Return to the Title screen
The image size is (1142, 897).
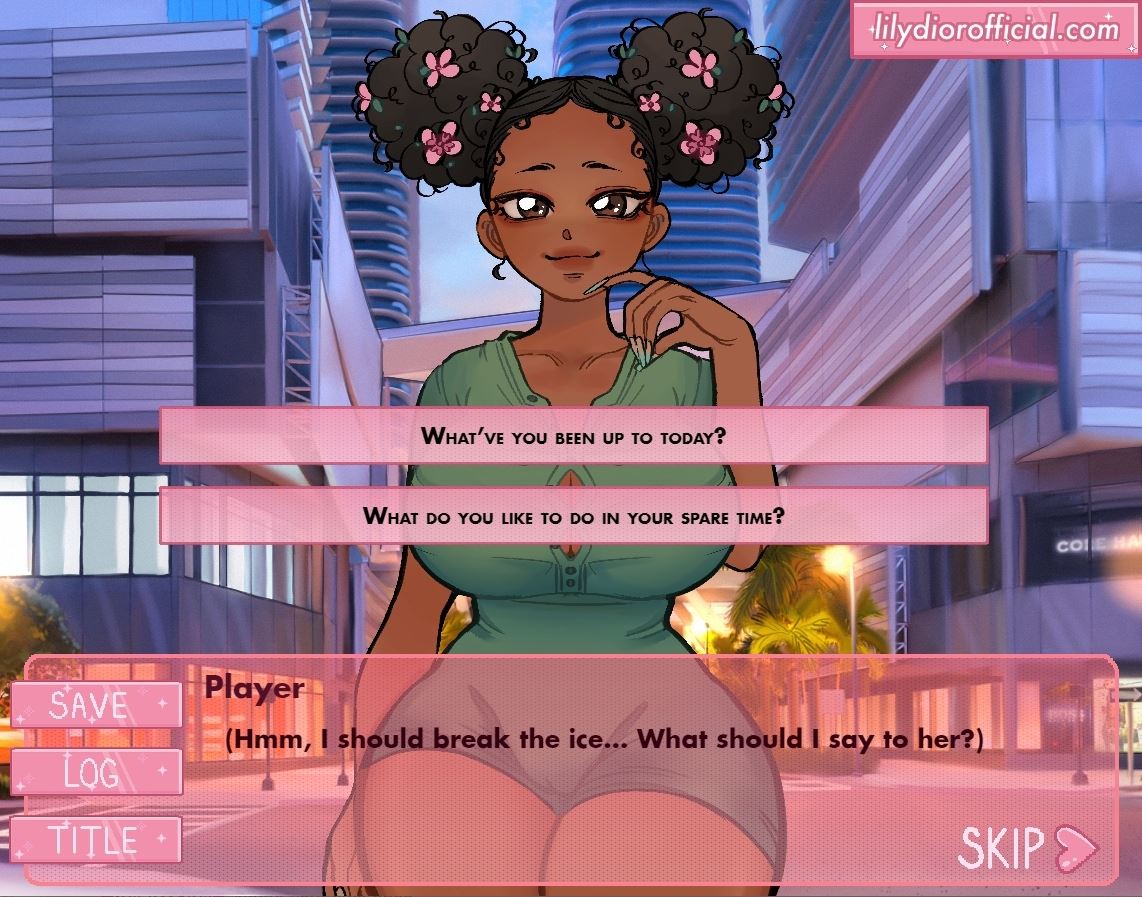(x=96, y=839)
